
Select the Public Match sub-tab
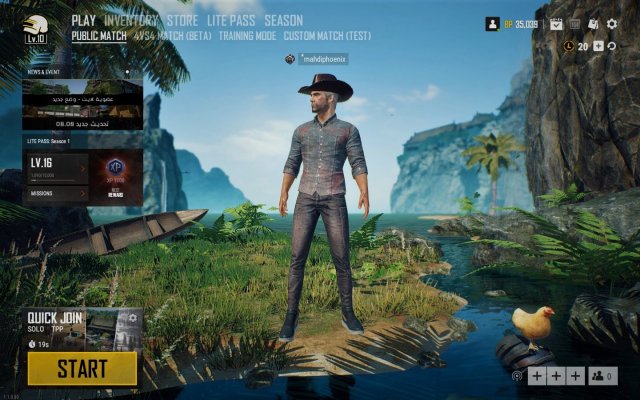pyautogui.click(x=99, y=36)
